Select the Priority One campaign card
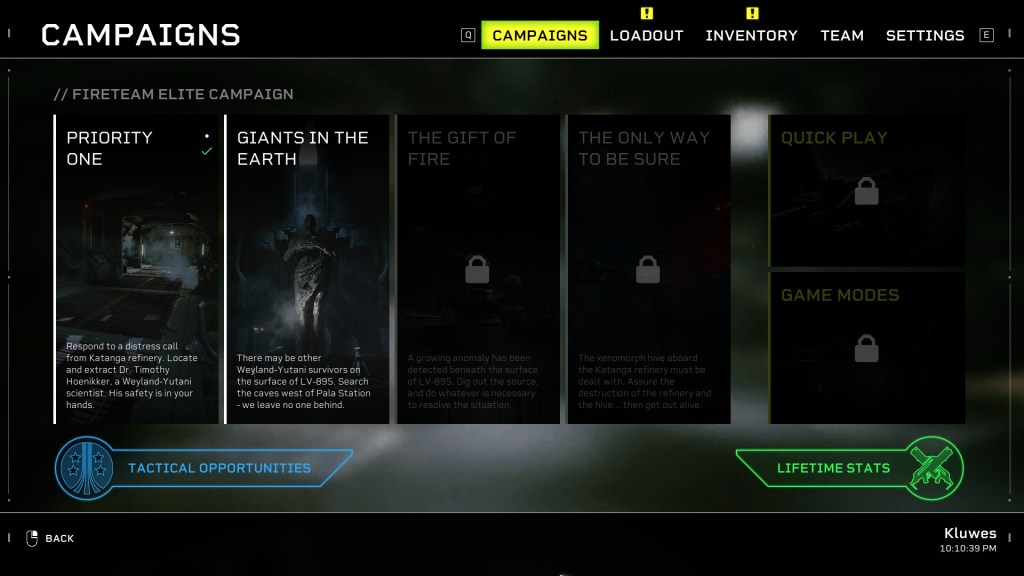Screen dimensions: 1024x576 [x=137, y=269]
